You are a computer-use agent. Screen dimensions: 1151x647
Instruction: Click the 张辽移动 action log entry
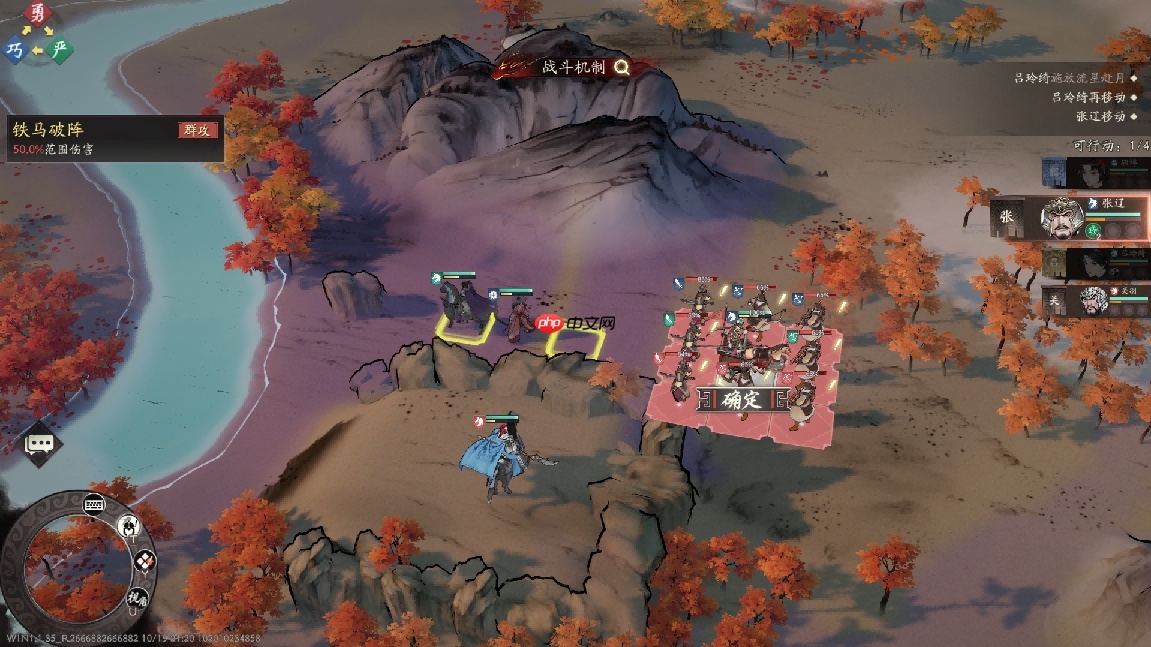[x=1100, y=116]
